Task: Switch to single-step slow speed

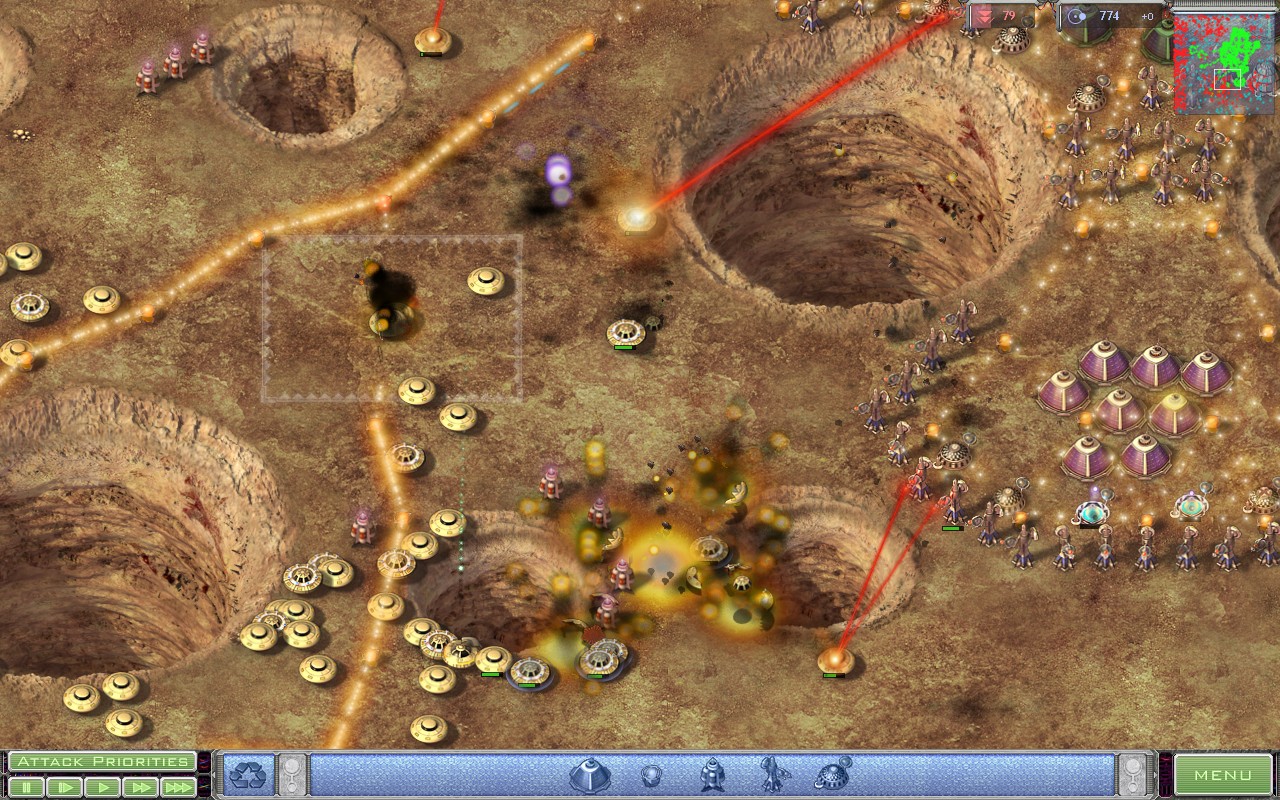Action: [x=66, y=787]
